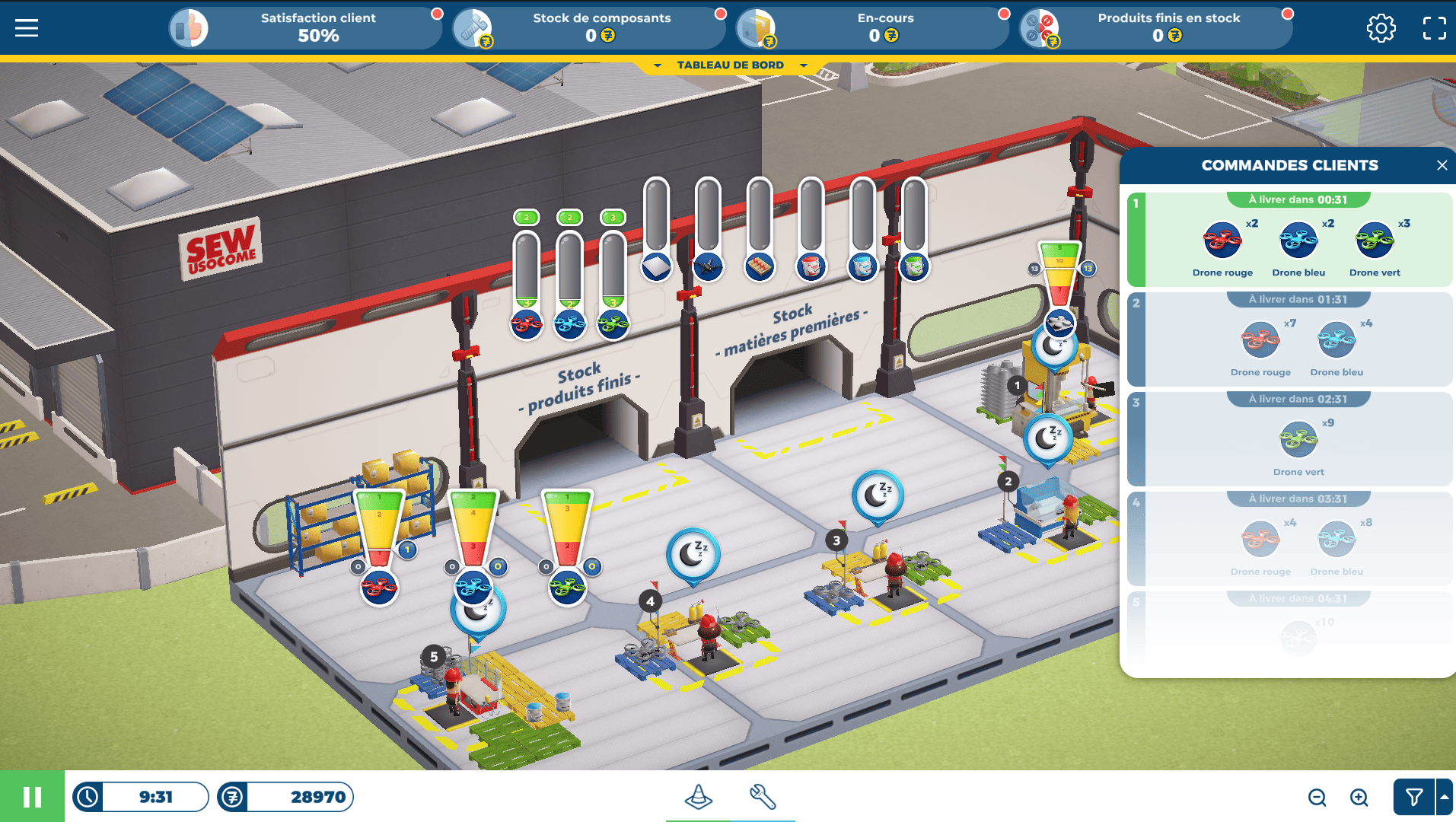Open the filter funnel button

click(1413, 797)
